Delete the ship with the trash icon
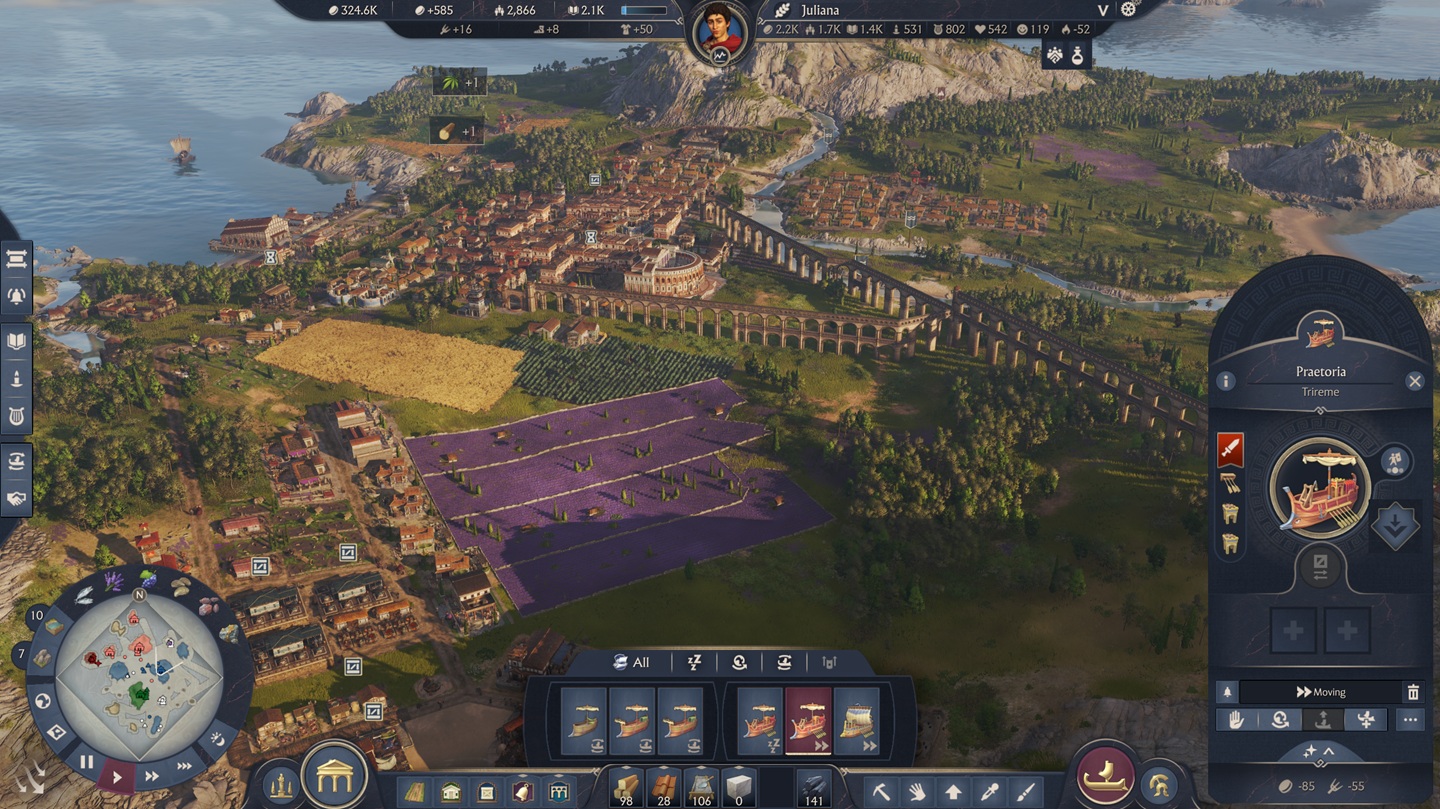 tap(1413, 692)
